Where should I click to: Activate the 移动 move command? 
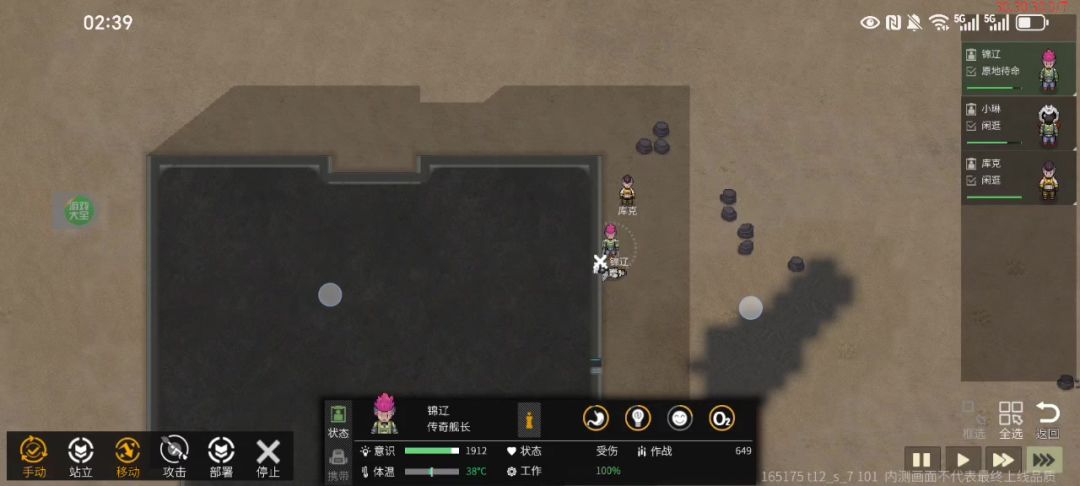coord(127,456)
